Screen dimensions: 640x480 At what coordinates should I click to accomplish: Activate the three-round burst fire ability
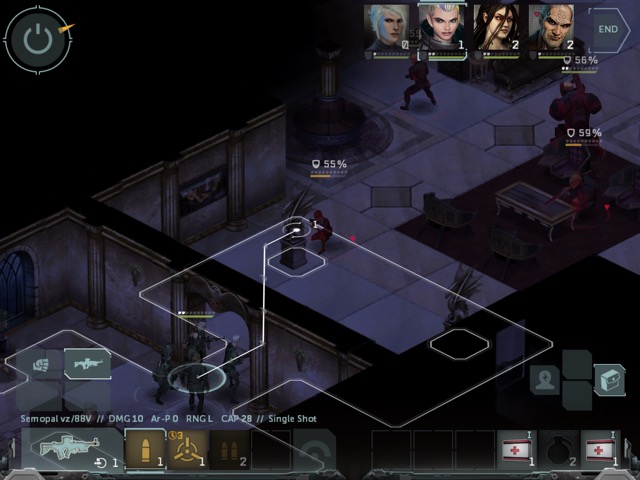click(186, 449)
